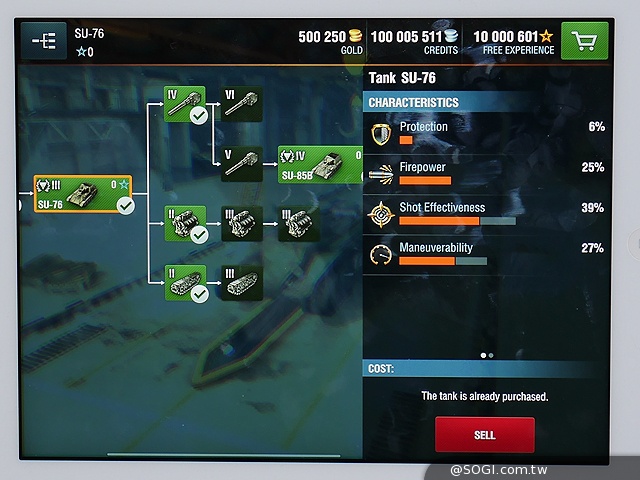Select the SU-76 tank node
Viewport: 640px width, 480px height.
coord(84,193)
